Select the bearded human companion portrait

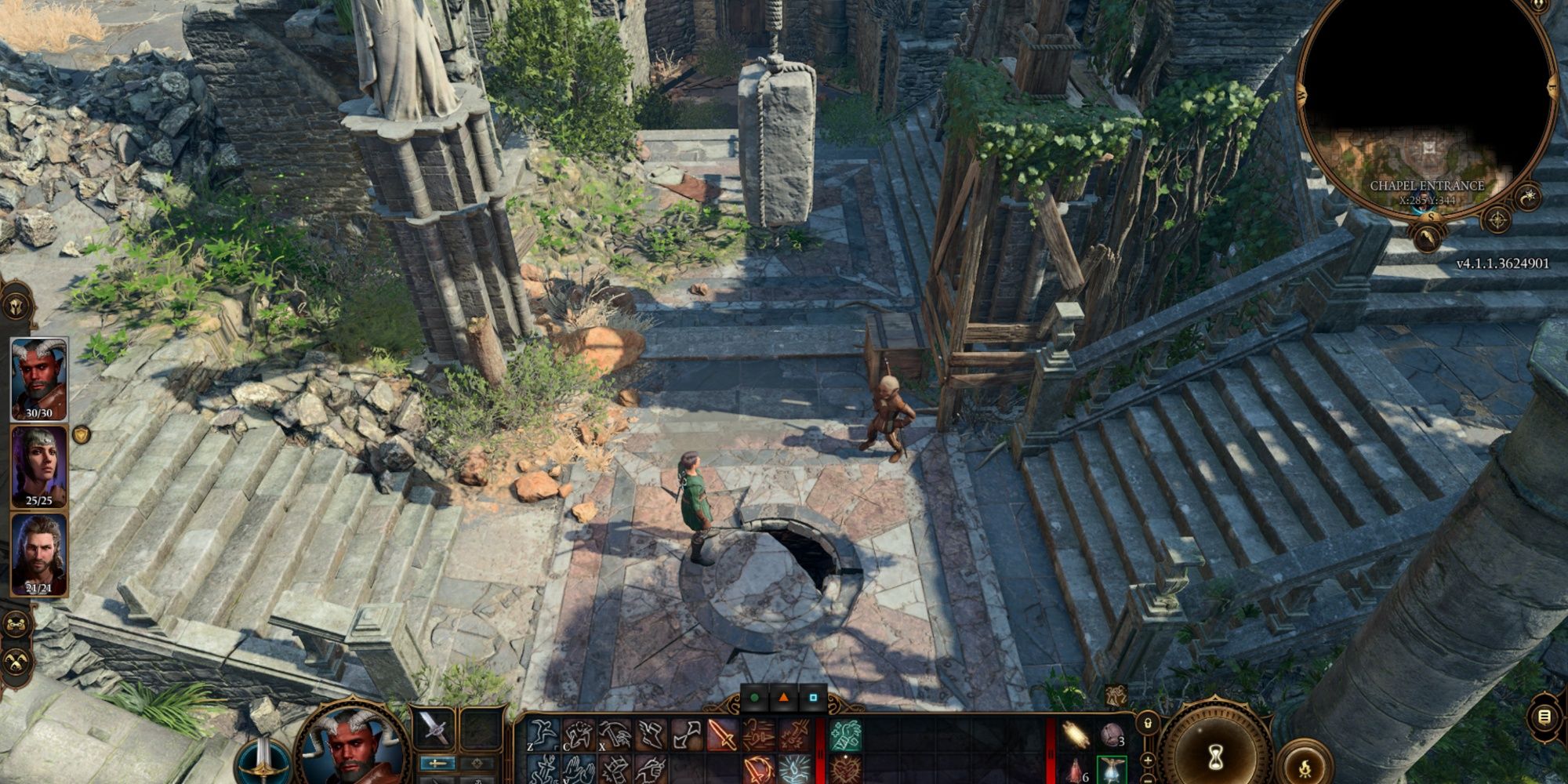click(38, 554)
